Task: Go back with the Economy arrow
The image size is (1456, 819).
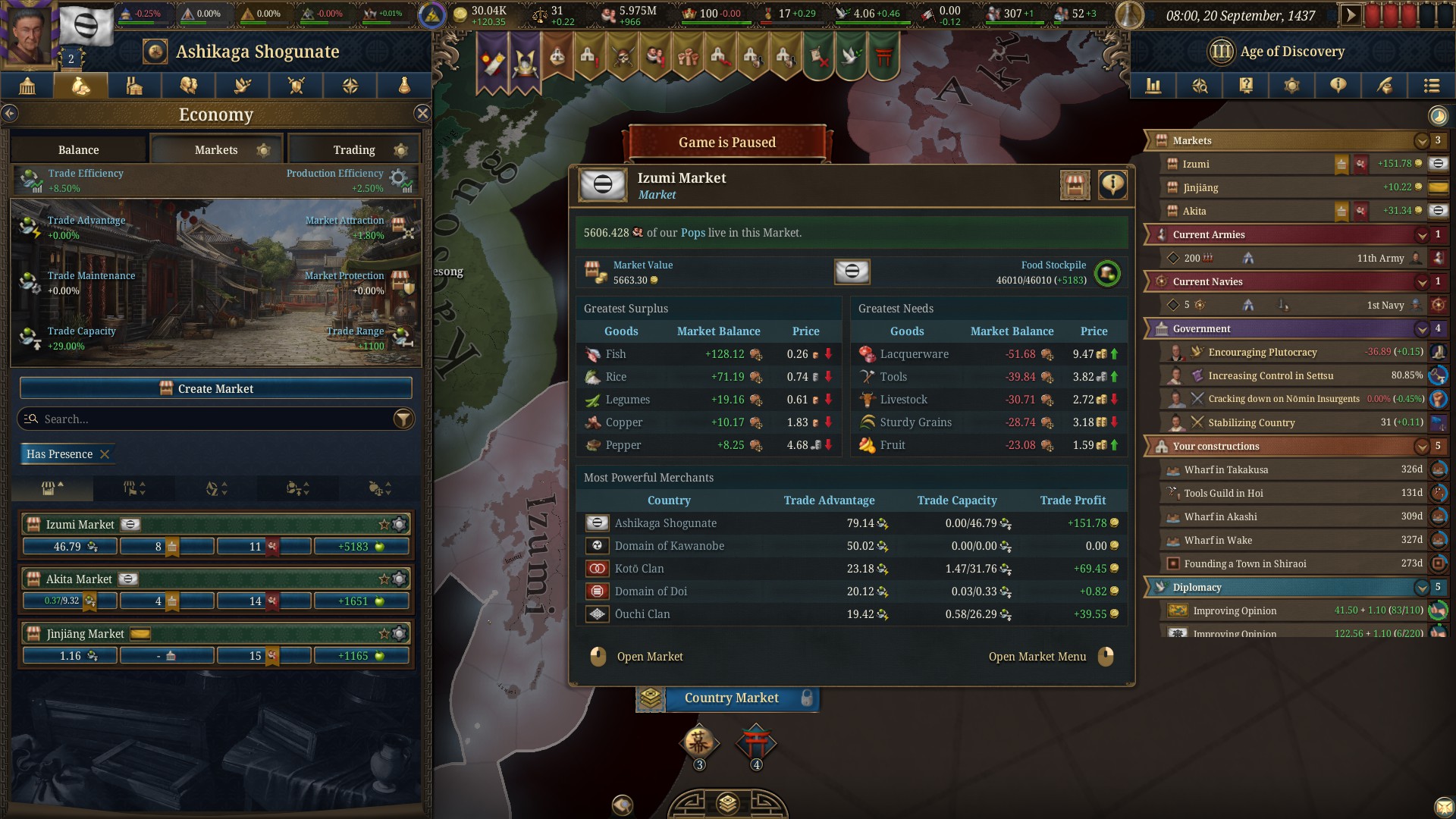Action: tap(10, 114)
